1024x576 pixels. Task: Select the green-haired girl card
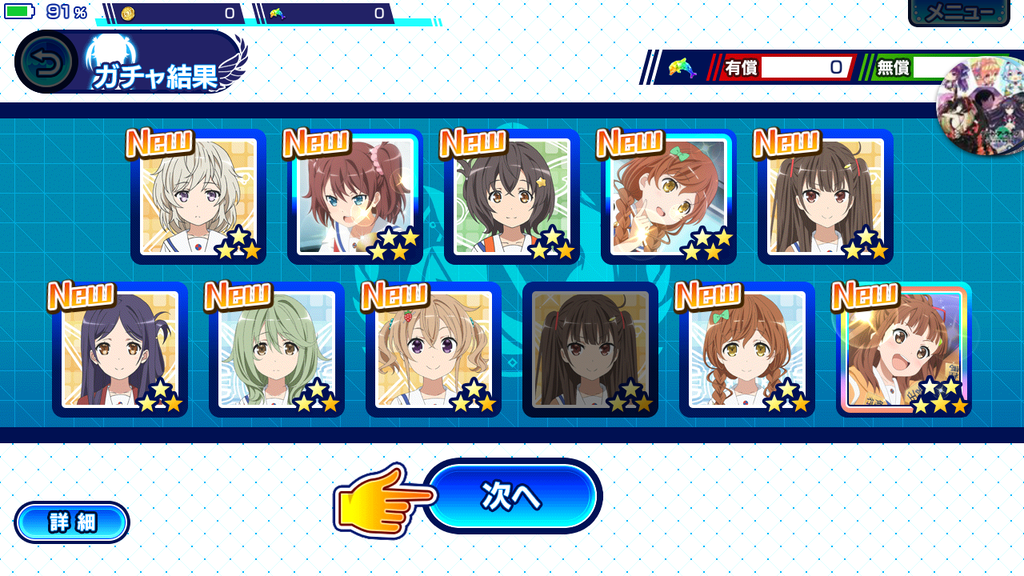[x=277, y=350]
